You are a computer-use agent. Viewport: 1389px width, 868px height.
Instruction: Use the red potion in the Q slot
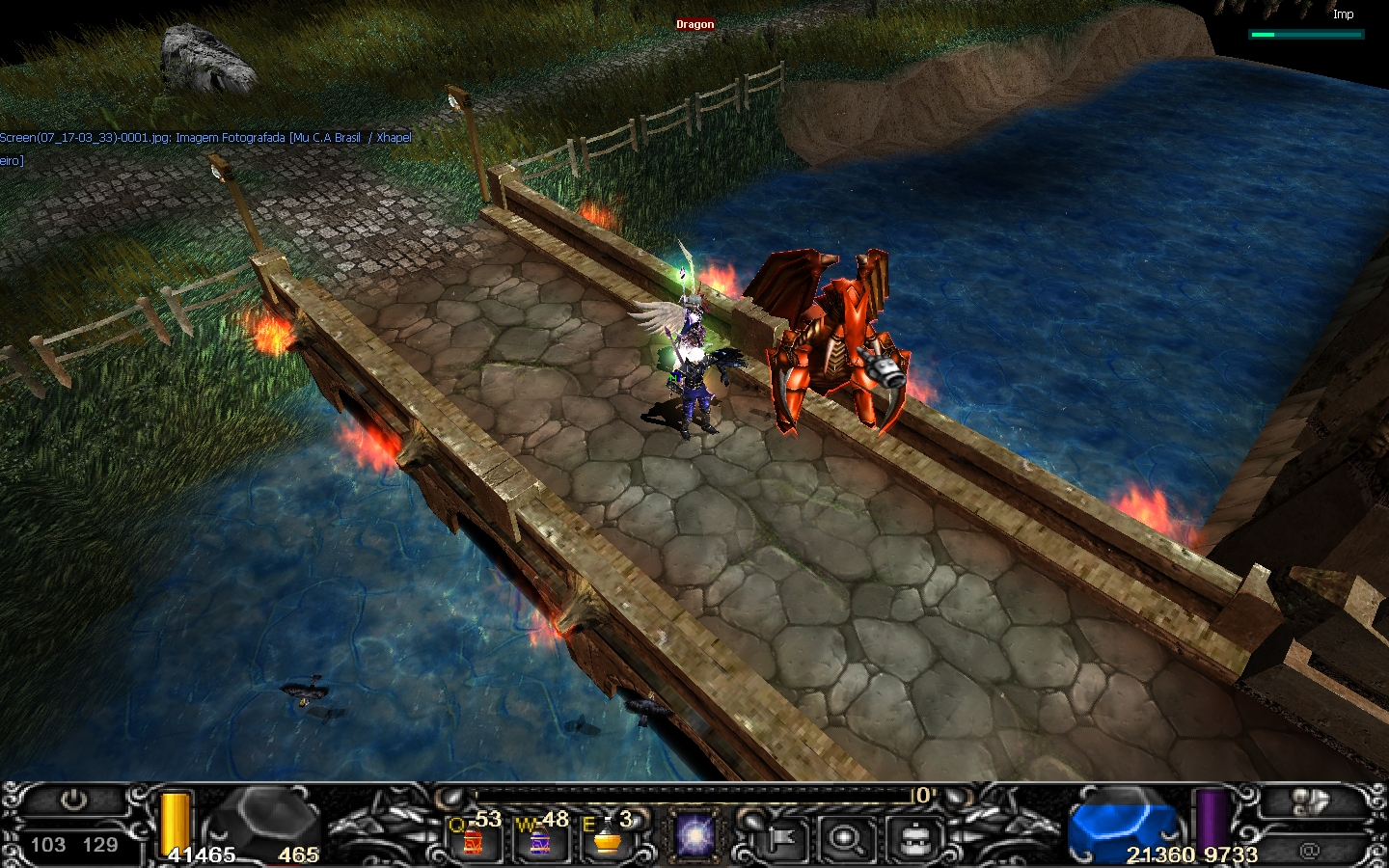[x=473, y=841]
